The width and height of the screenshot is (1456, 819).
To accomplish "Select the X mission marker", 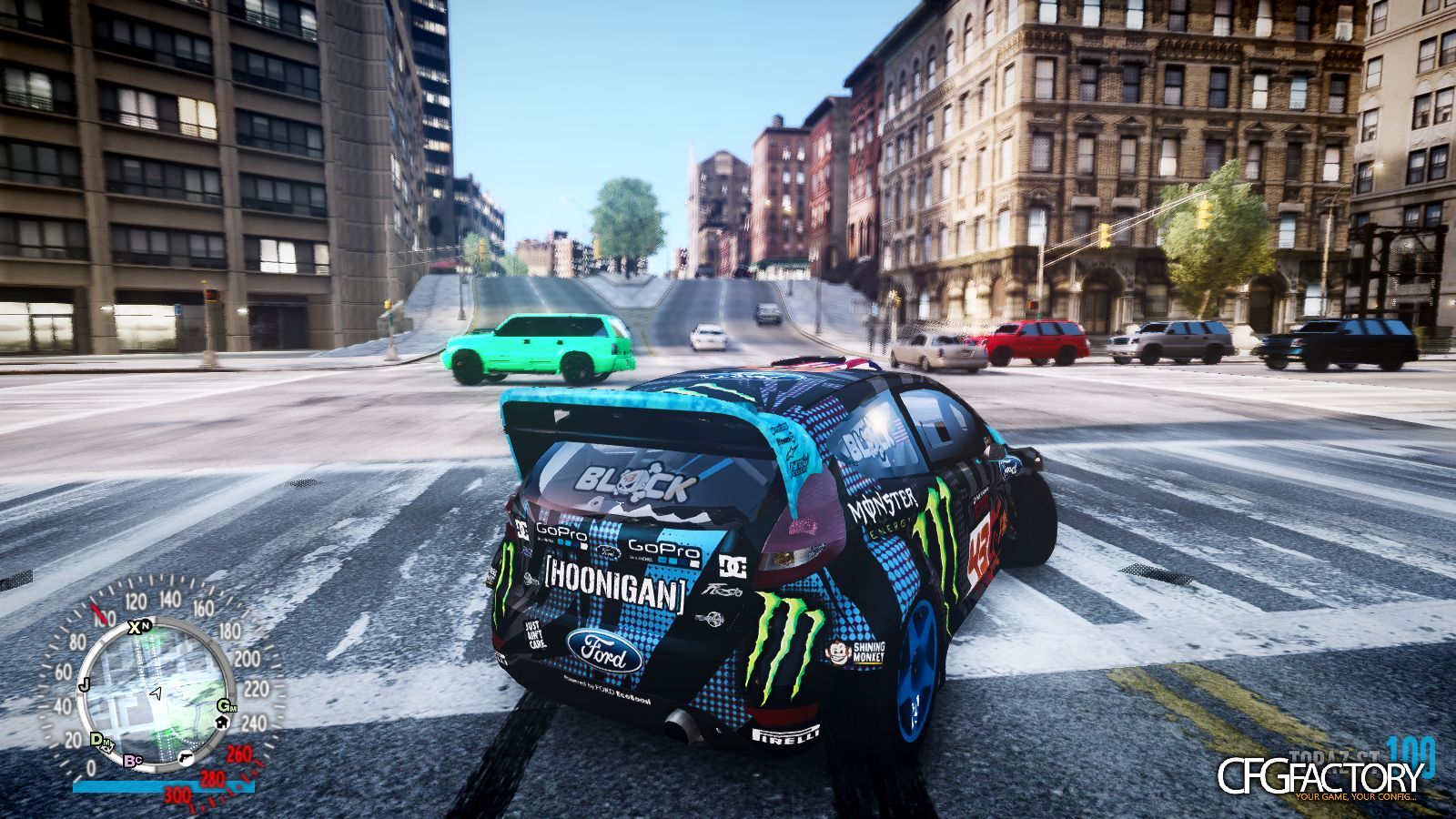I will coord(135,626).
